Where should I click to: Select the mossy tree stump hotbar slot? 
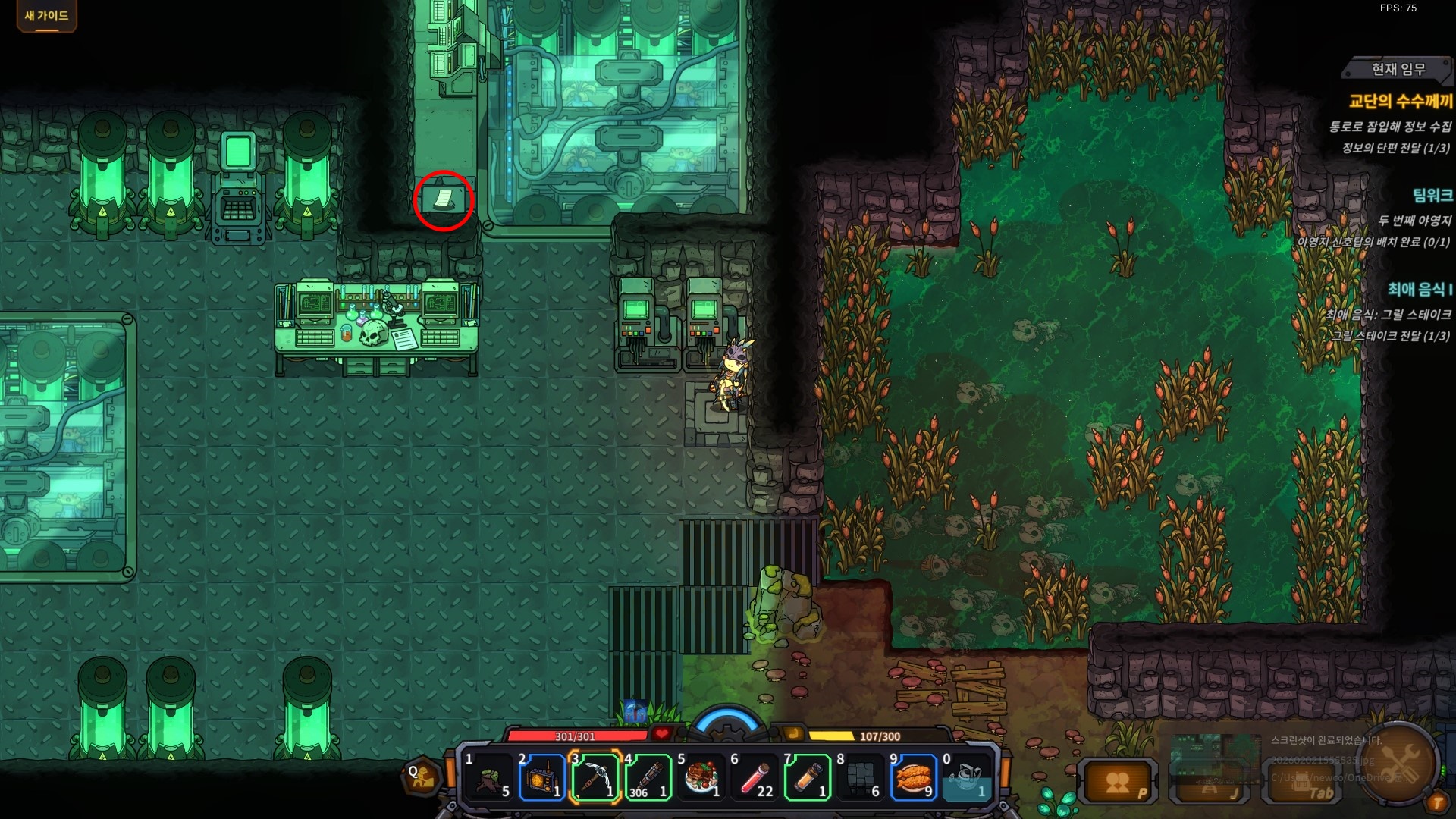click(x=489, y=777)
